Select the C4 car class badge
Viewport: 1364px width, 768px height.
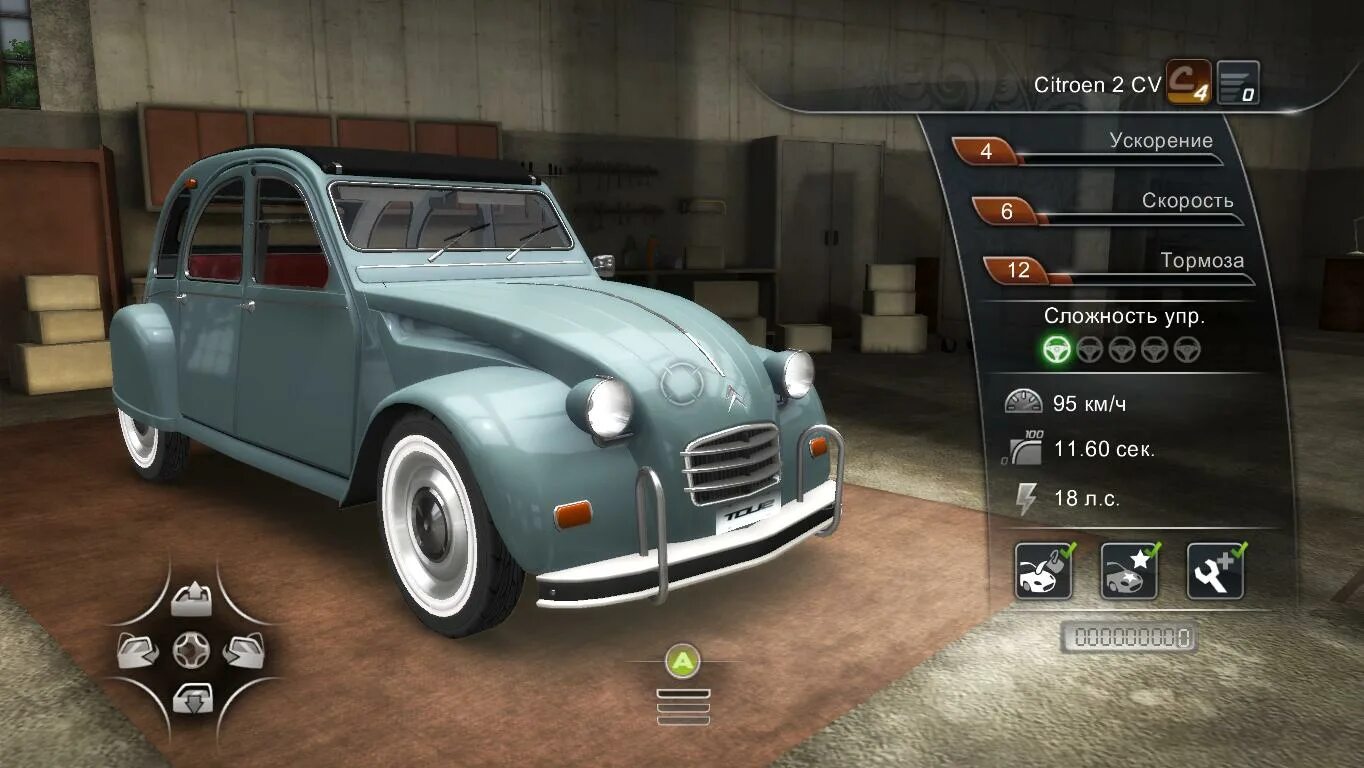pyautogui.click(x=1188, y=83)
